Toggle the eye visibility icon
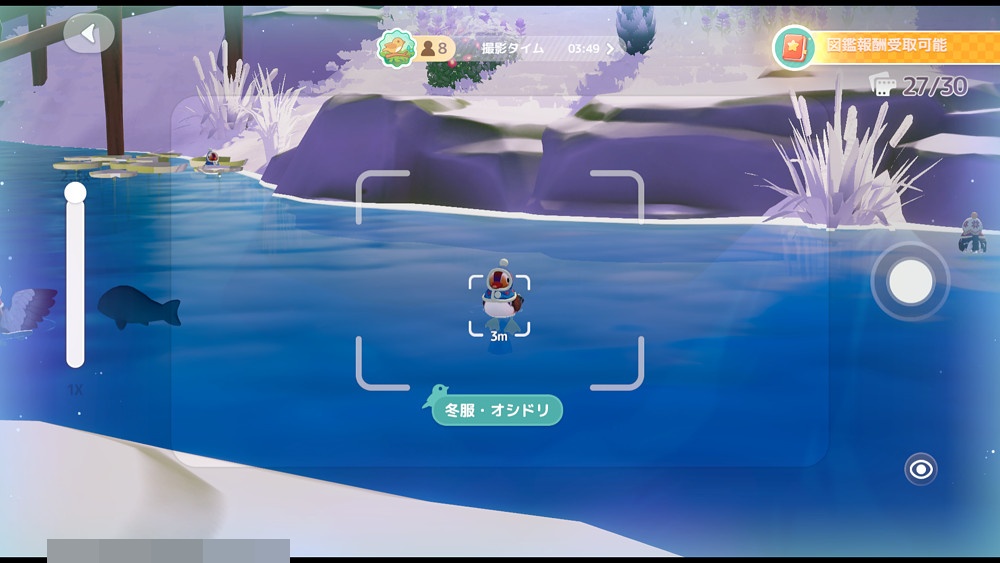The height and width of the screenshot is (563, 1000). tap(921, 468)
